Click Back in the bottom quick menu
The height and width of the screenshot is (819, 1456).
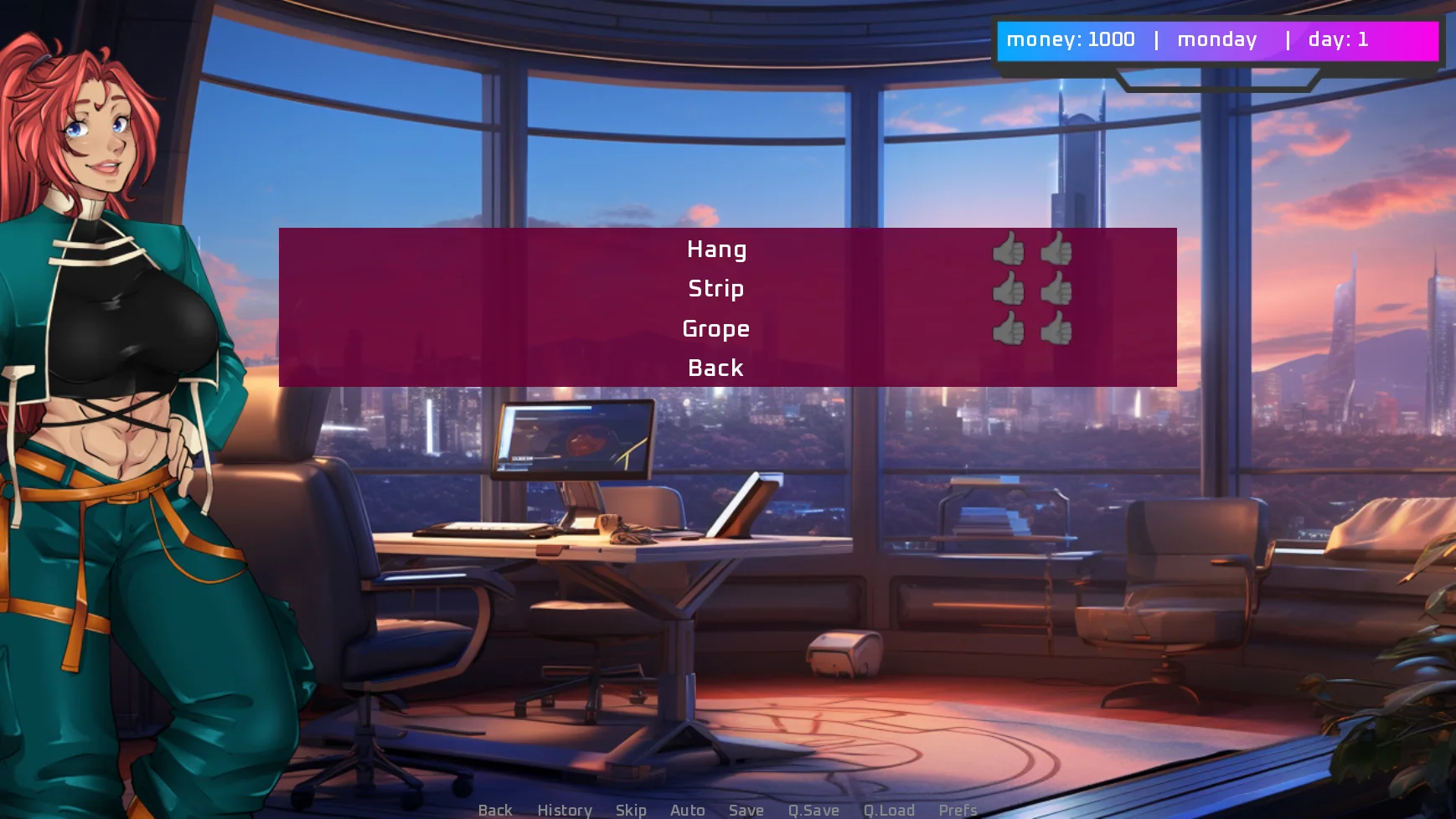coord(495,810)
